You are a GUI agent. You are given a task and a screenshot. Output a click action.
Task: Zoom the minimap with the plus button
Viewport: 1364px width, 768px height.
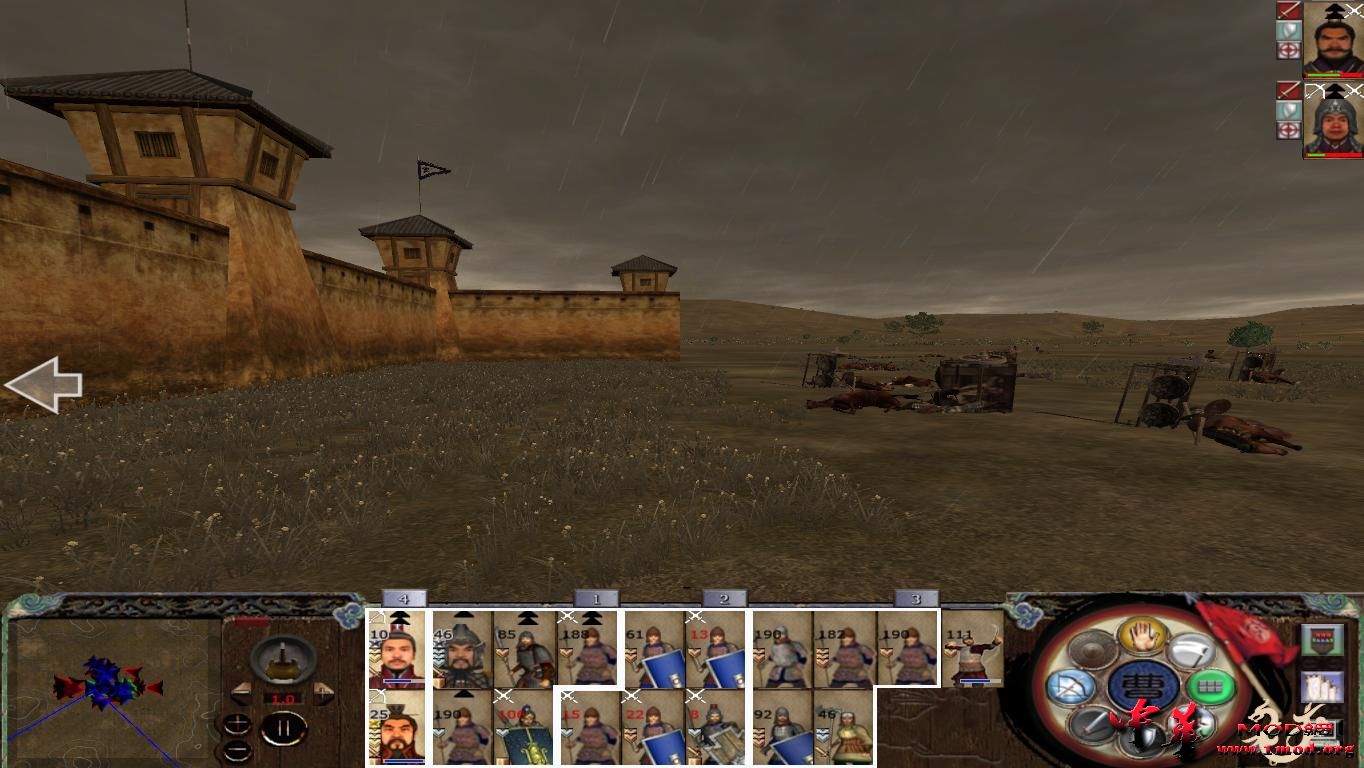point(237,724)
